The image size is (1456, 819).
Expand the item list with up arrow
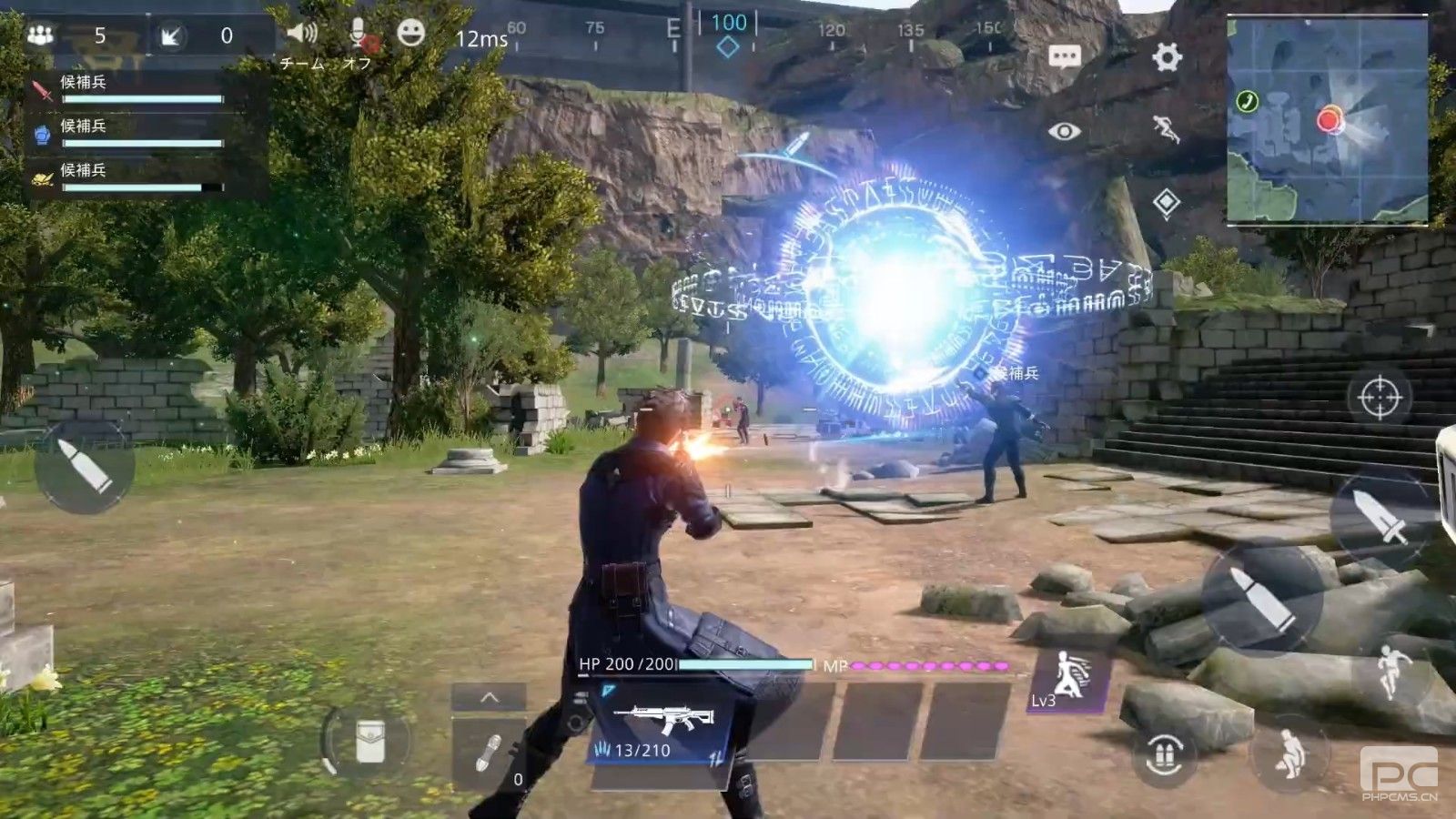(489, 698)
